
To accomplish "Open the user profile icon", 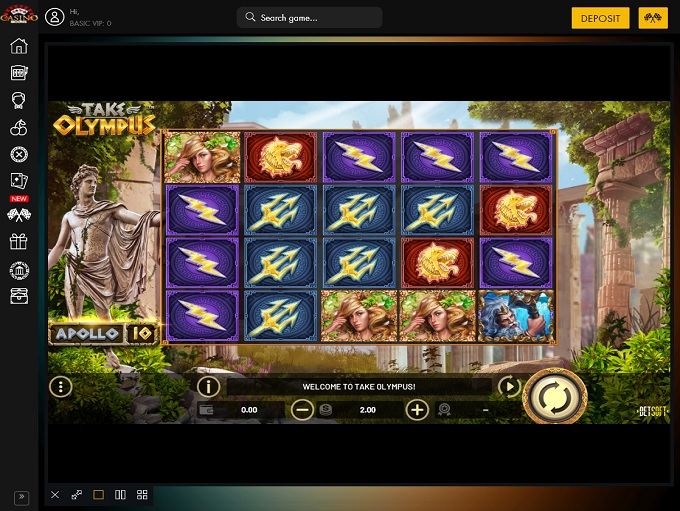I will 54,18.
